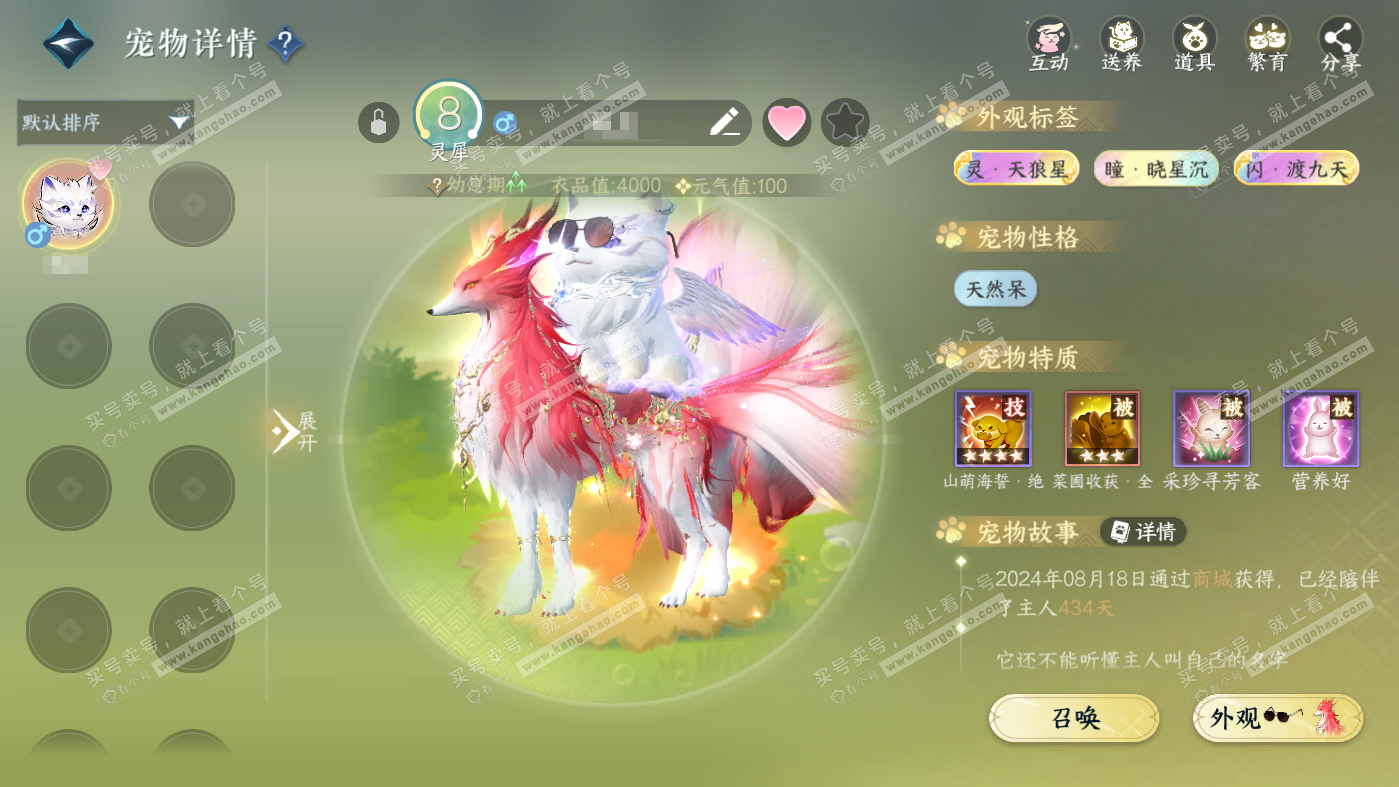
Task: Open the 外观 appearance button
Action: pyautogui.click(x=1277, y=718)
